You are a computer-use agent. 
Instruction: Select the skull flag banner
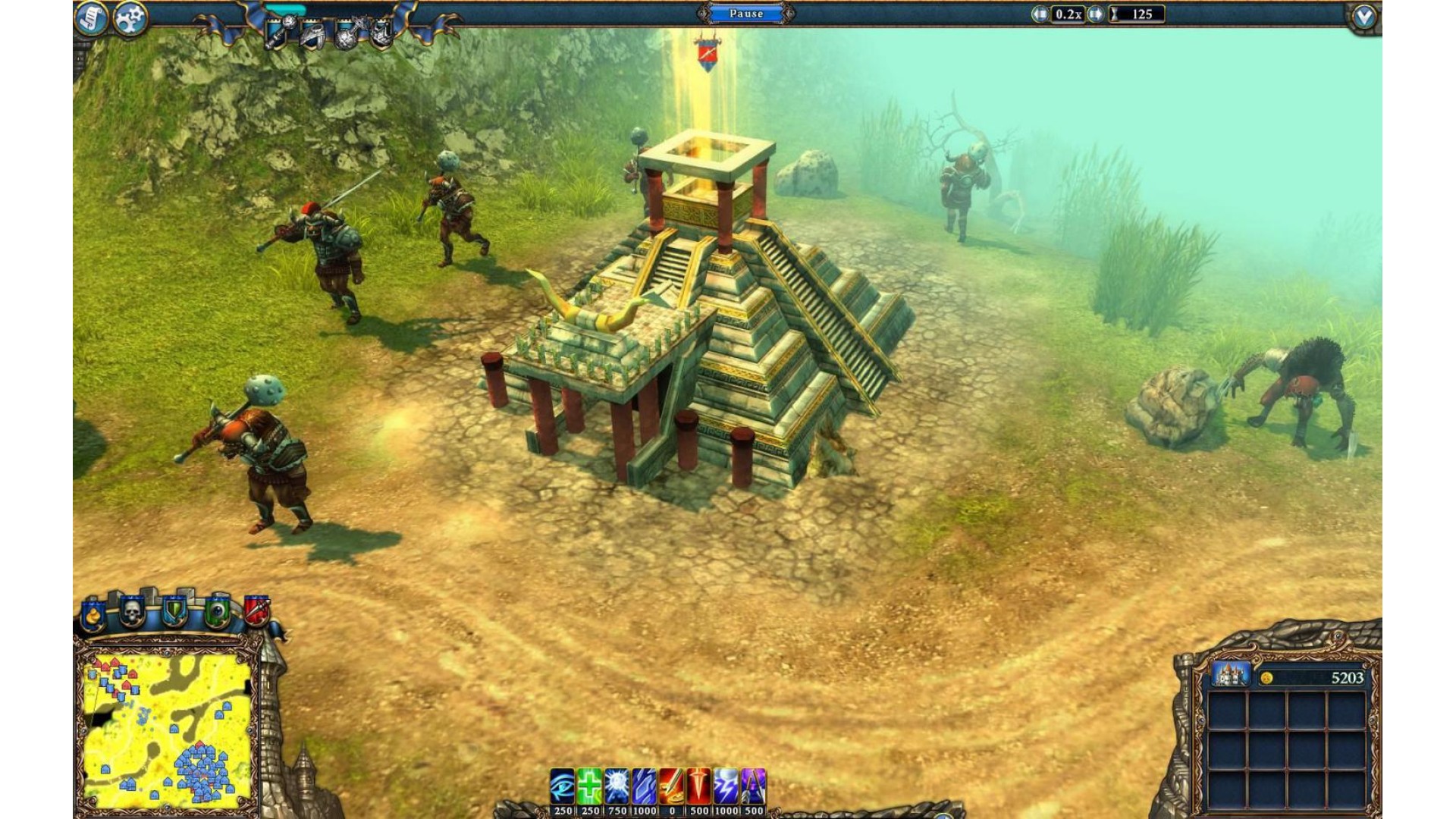[133, 611]
